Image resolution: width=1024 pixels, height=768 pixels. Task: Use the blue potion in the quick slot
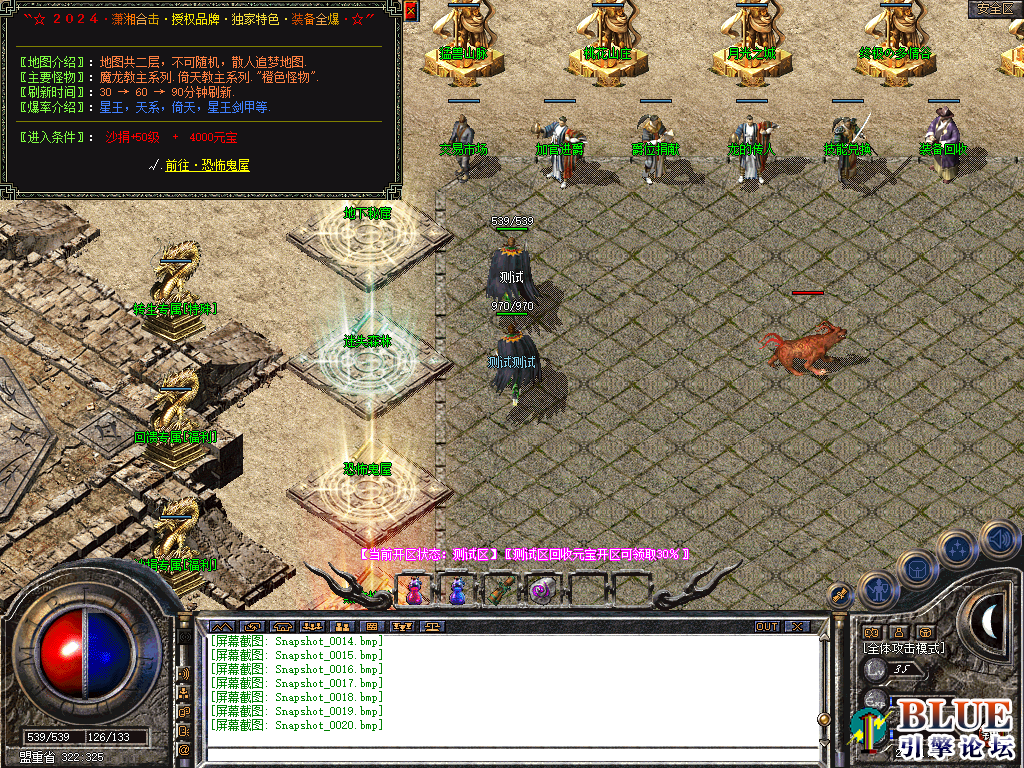tap(457, 592)
